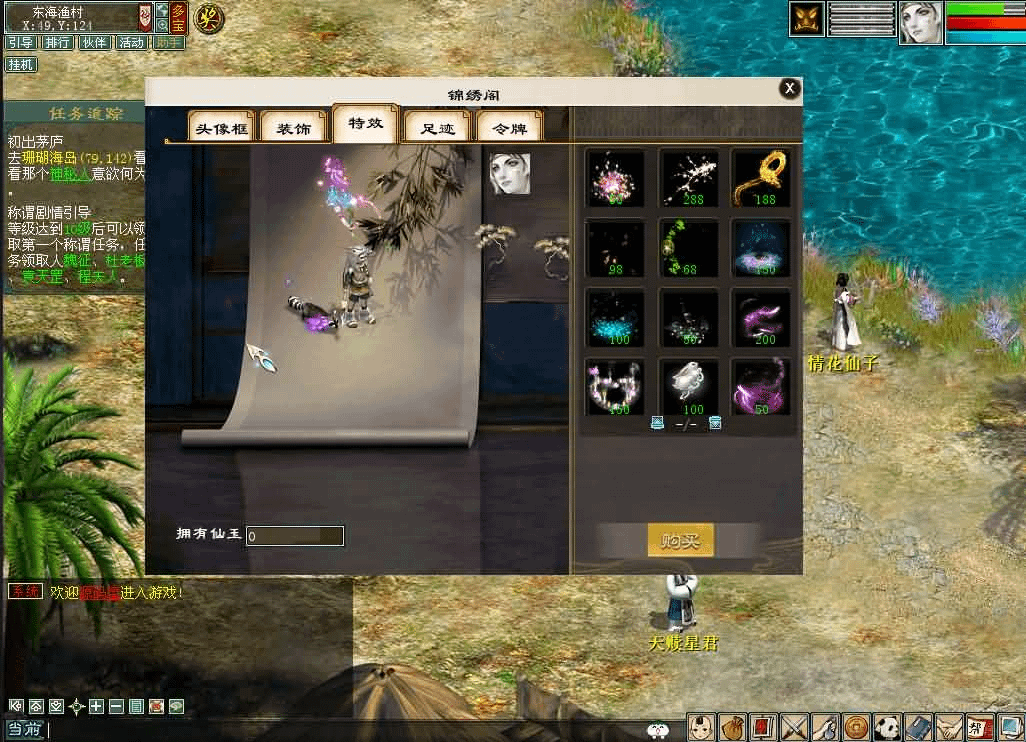Open the 活动 events button
The image size is (1026, 742).
(131, 42)
